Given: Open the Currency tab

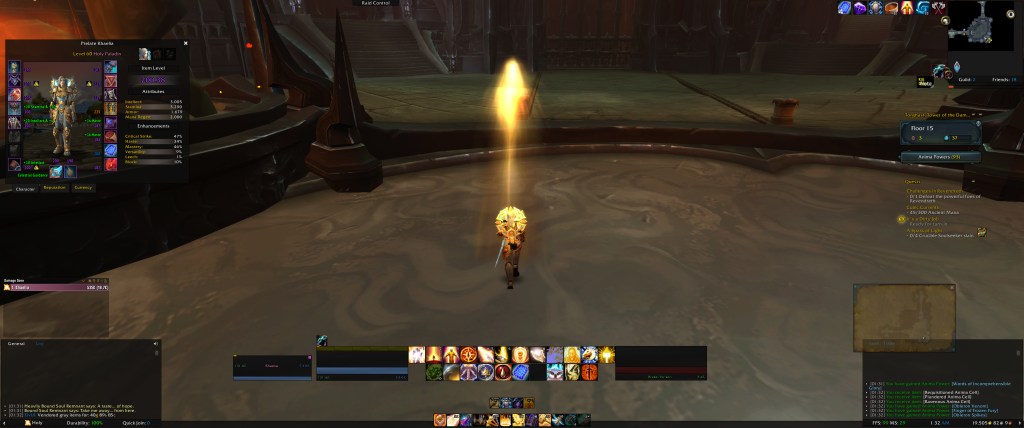Looking at the screenshot, I should click(x=83, y=187).
